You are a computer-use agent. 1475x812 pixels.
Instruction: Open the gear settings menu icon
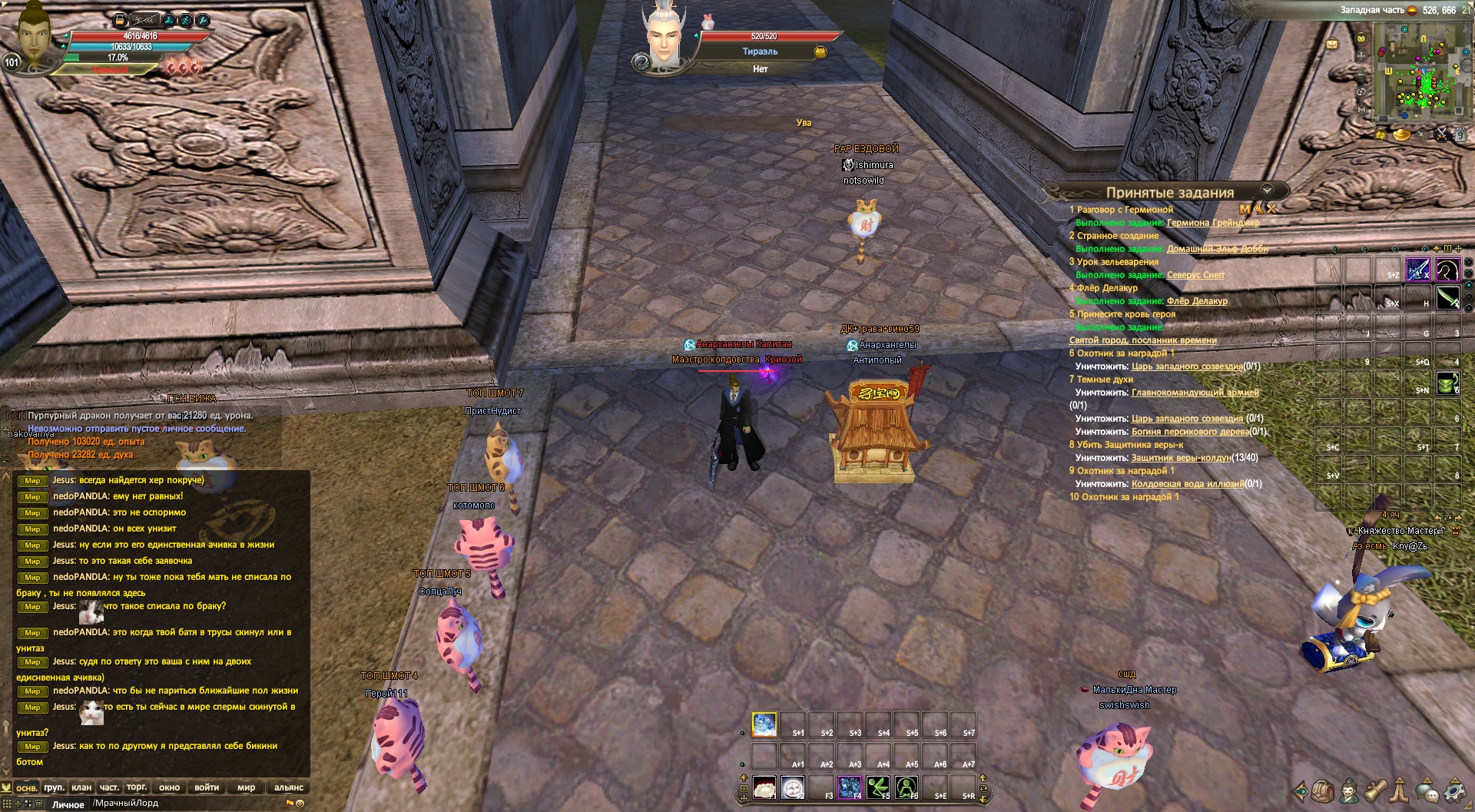(1454, 790)
